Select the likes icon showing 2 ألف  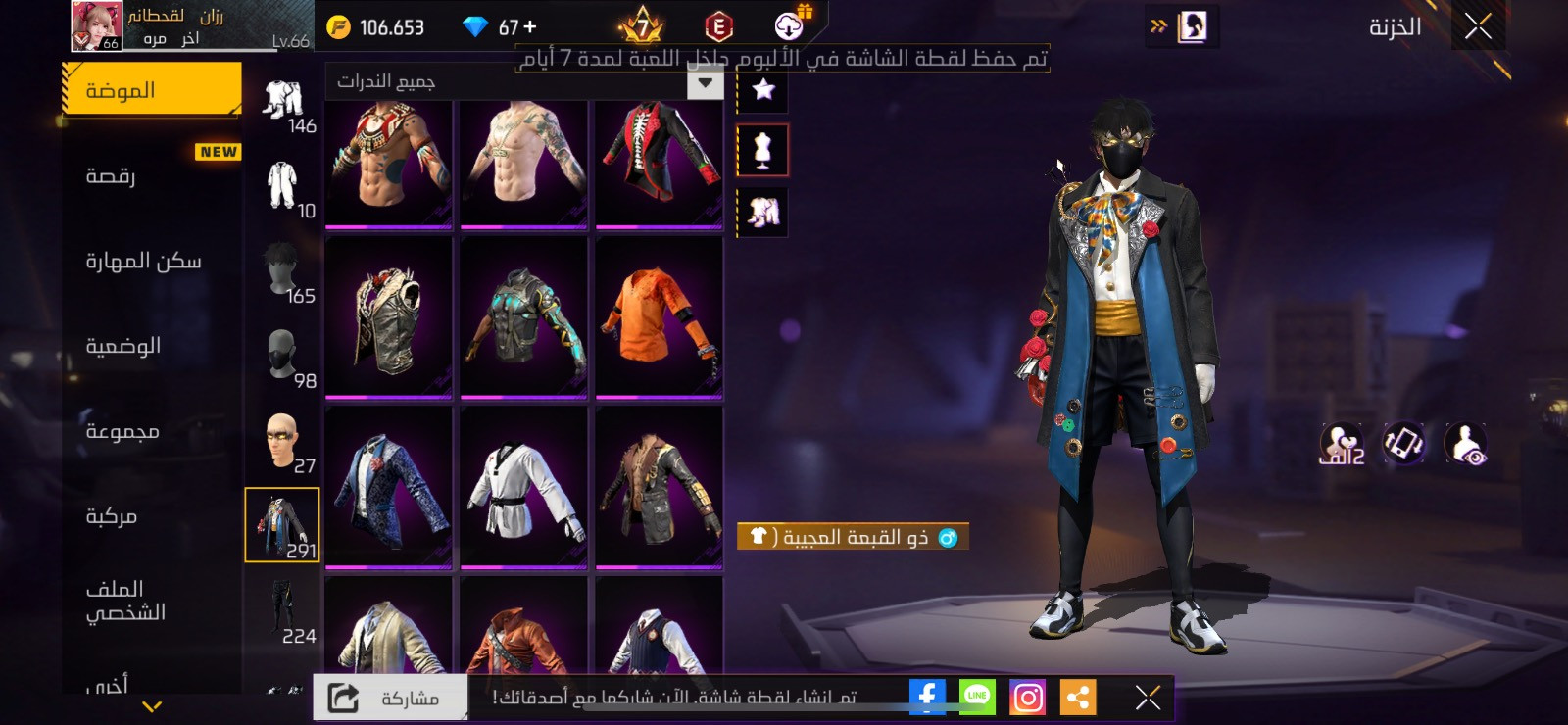click(x=1343, y=444)
